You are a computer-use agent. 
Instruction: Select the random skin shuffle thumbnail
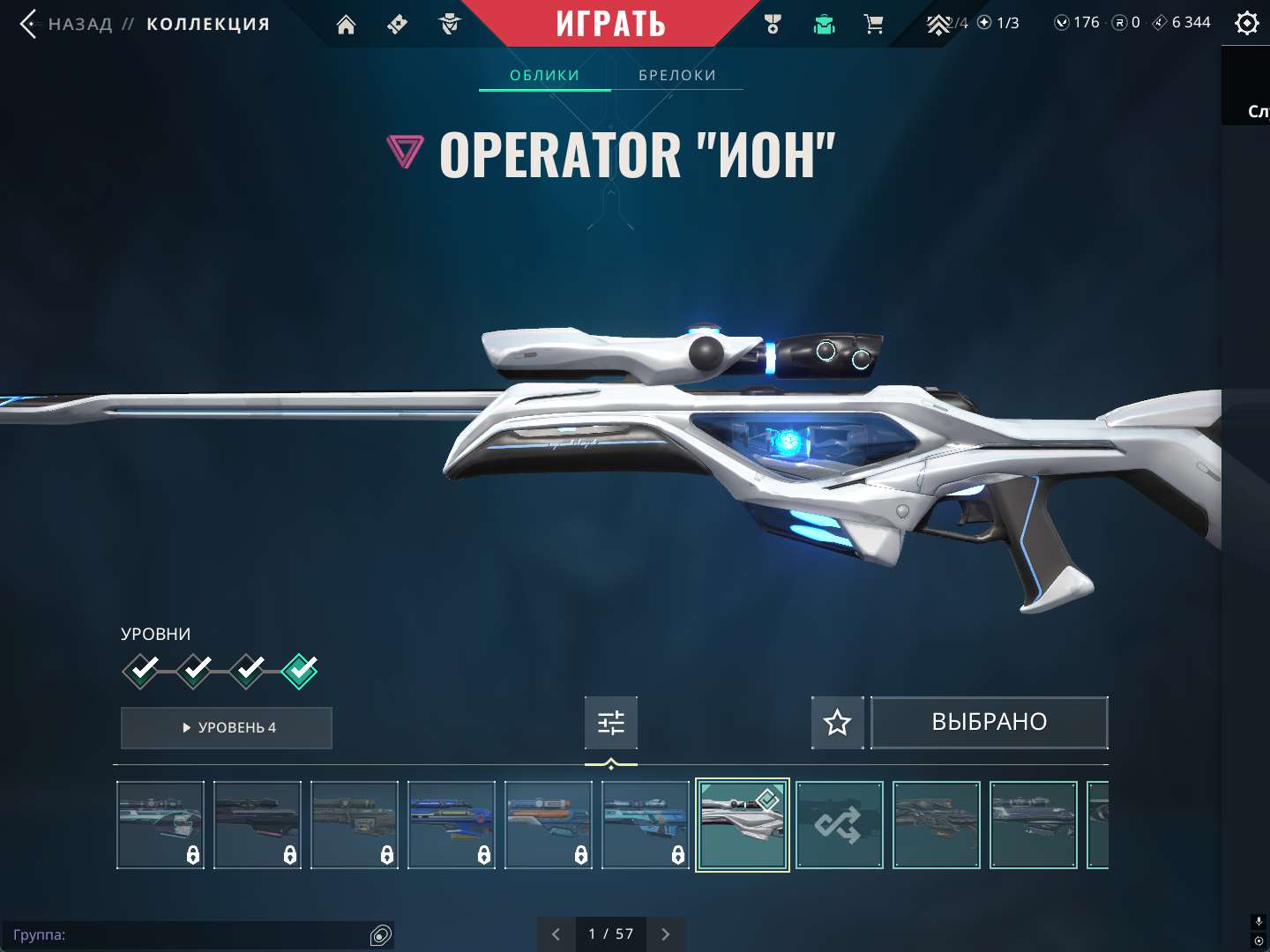839,824
